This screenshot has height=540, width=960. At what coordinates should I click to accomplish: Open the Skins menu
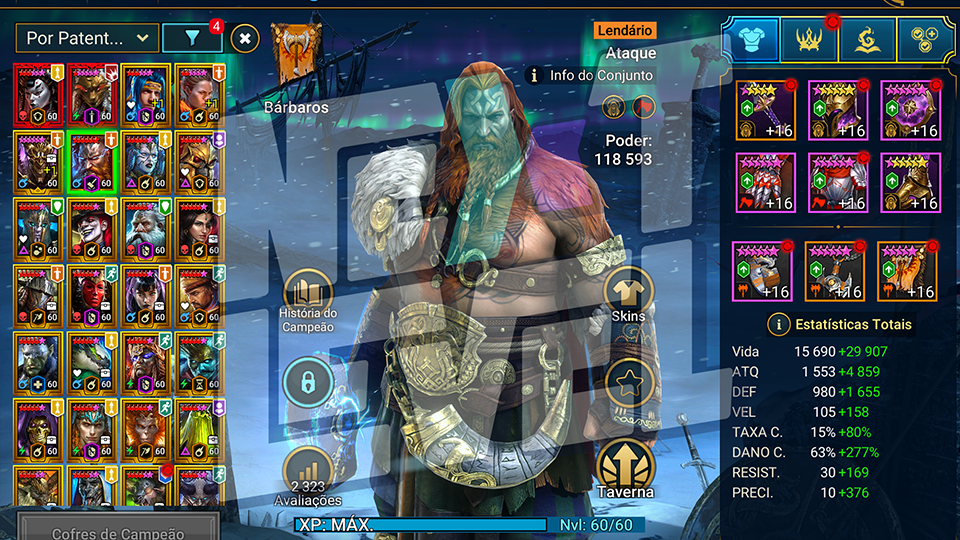pyautogui.click(x=629, y=295)
